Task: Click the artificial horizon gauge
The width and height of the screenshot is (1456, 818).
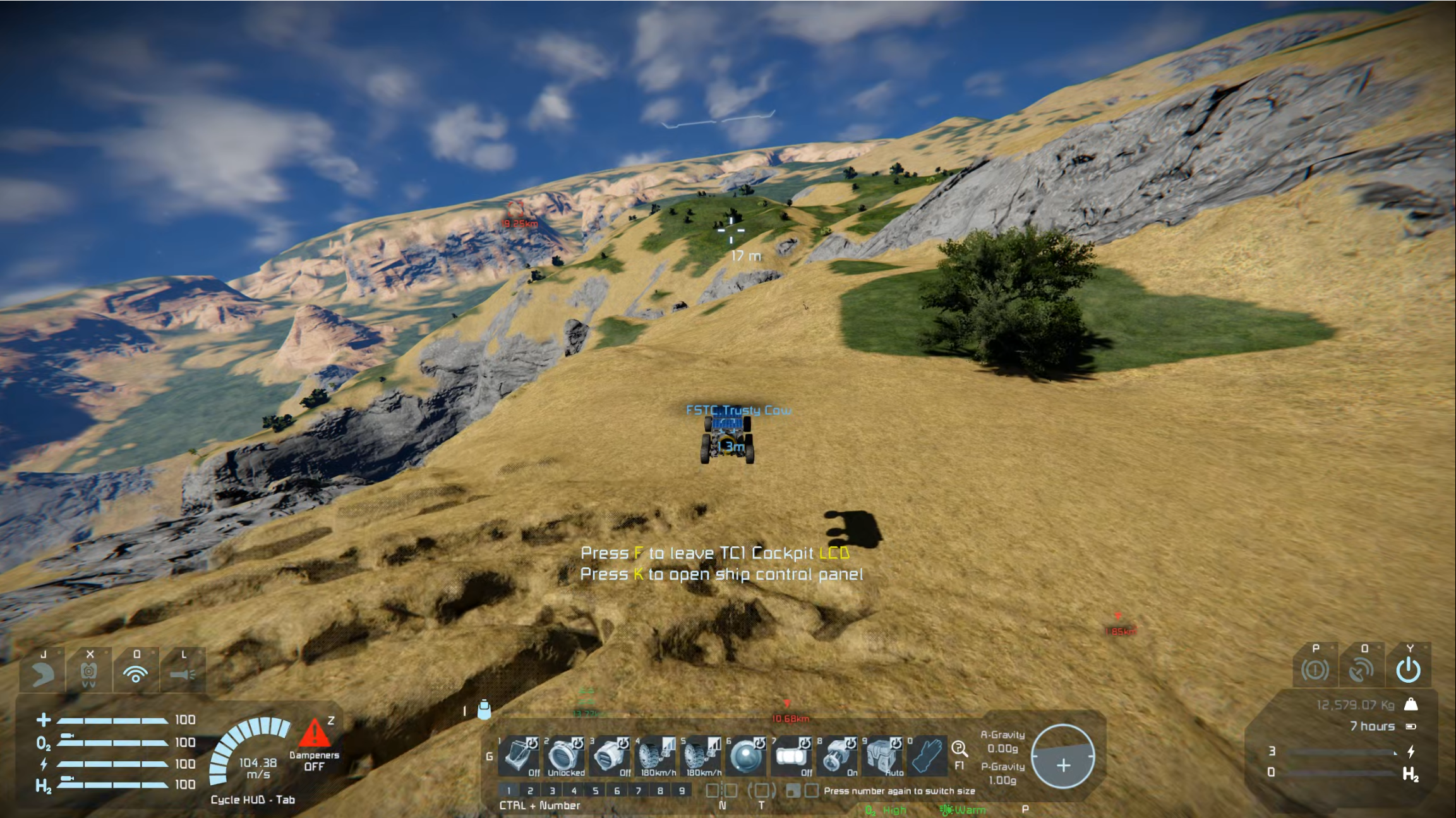Action: tap(1063, 756)
